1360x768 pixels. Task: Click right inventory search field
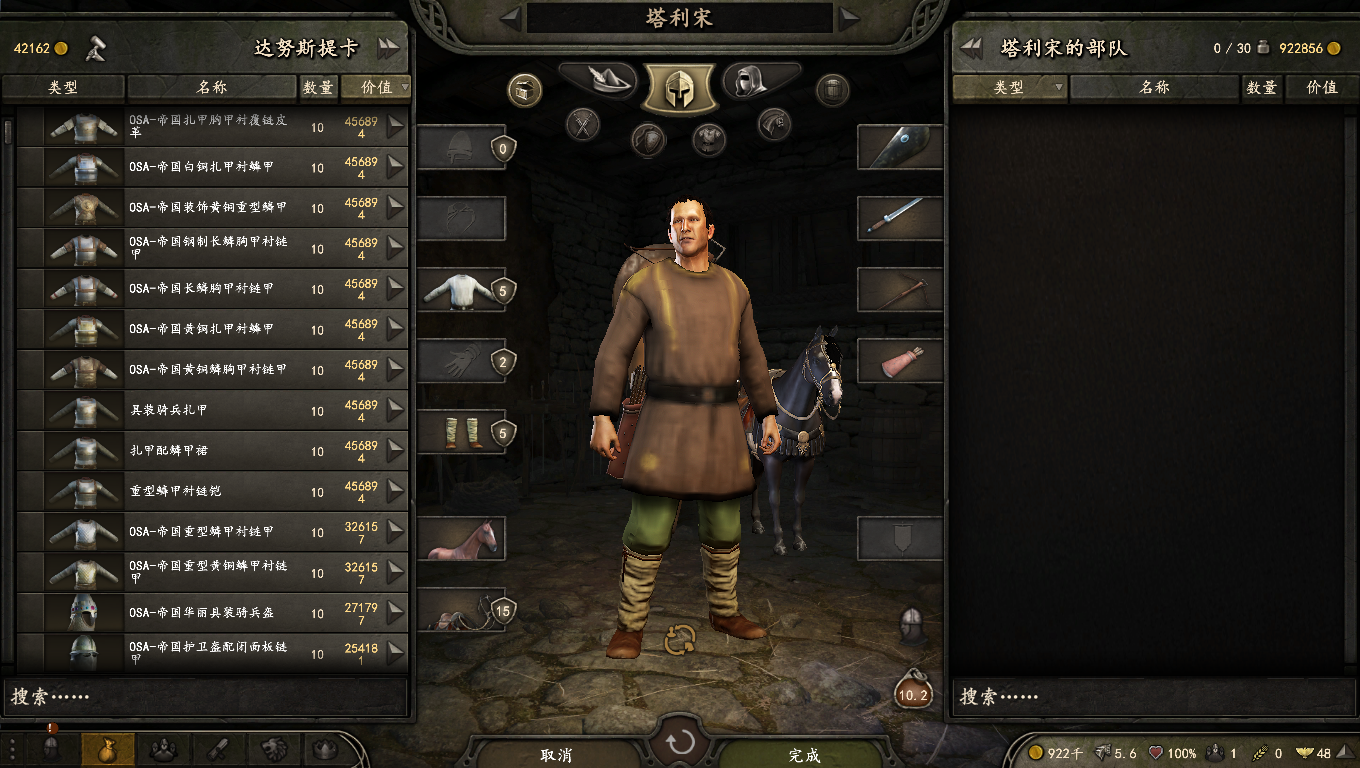click(x=1145, y=696)
